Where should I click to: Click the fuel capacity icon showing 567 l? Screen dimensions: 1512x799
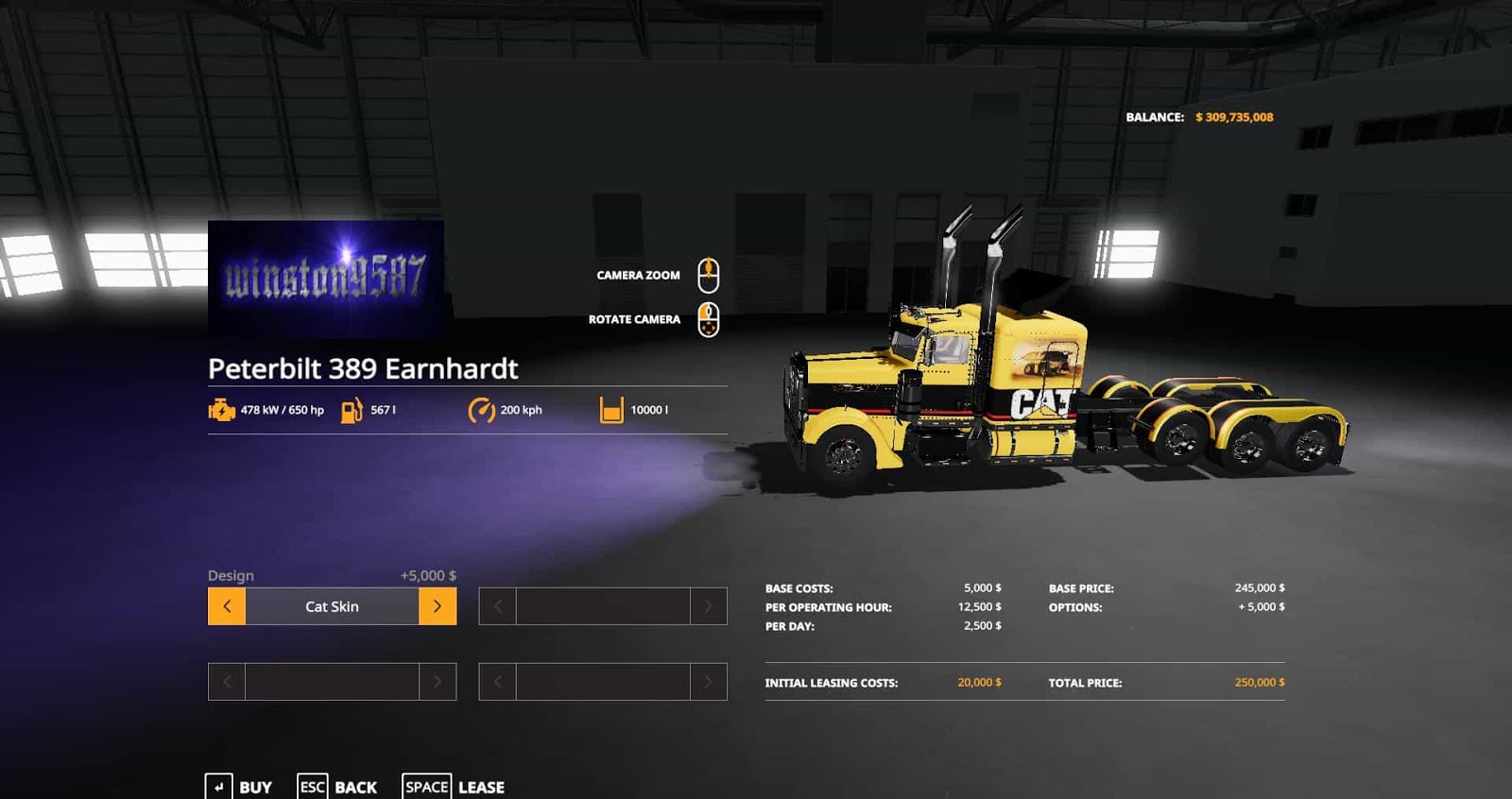pyautogui.click(x=352, y=410)
